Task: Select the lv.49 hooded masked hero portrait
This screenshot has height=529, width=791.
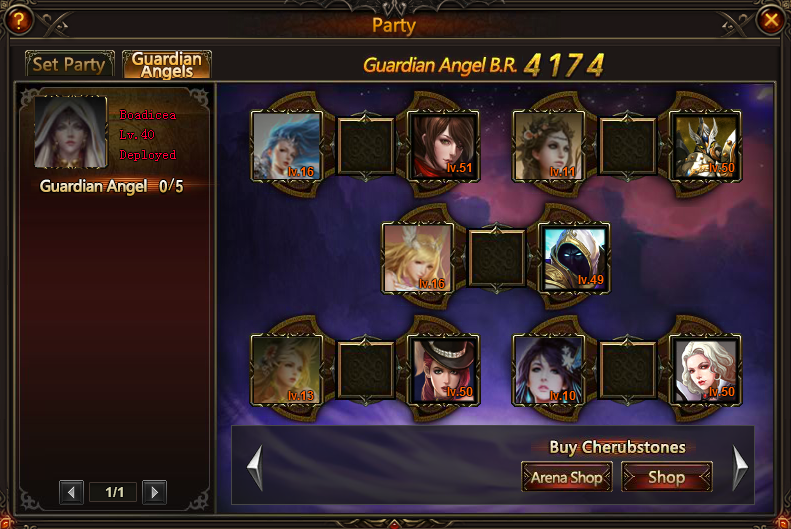Action: click(x=574, y=257)
